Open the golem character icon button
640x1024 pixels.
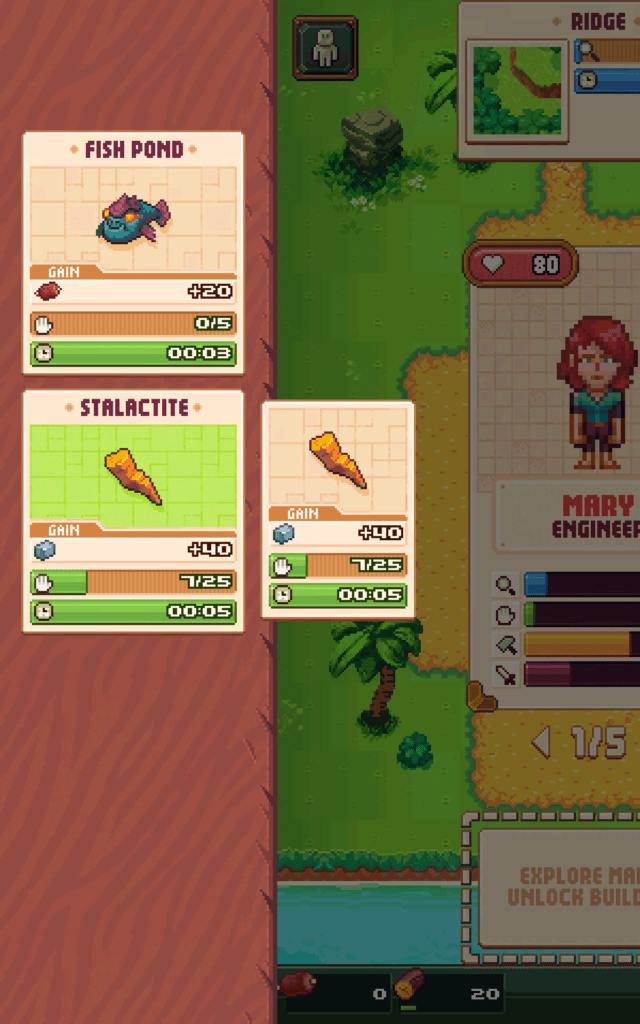[x=325, y=48]
